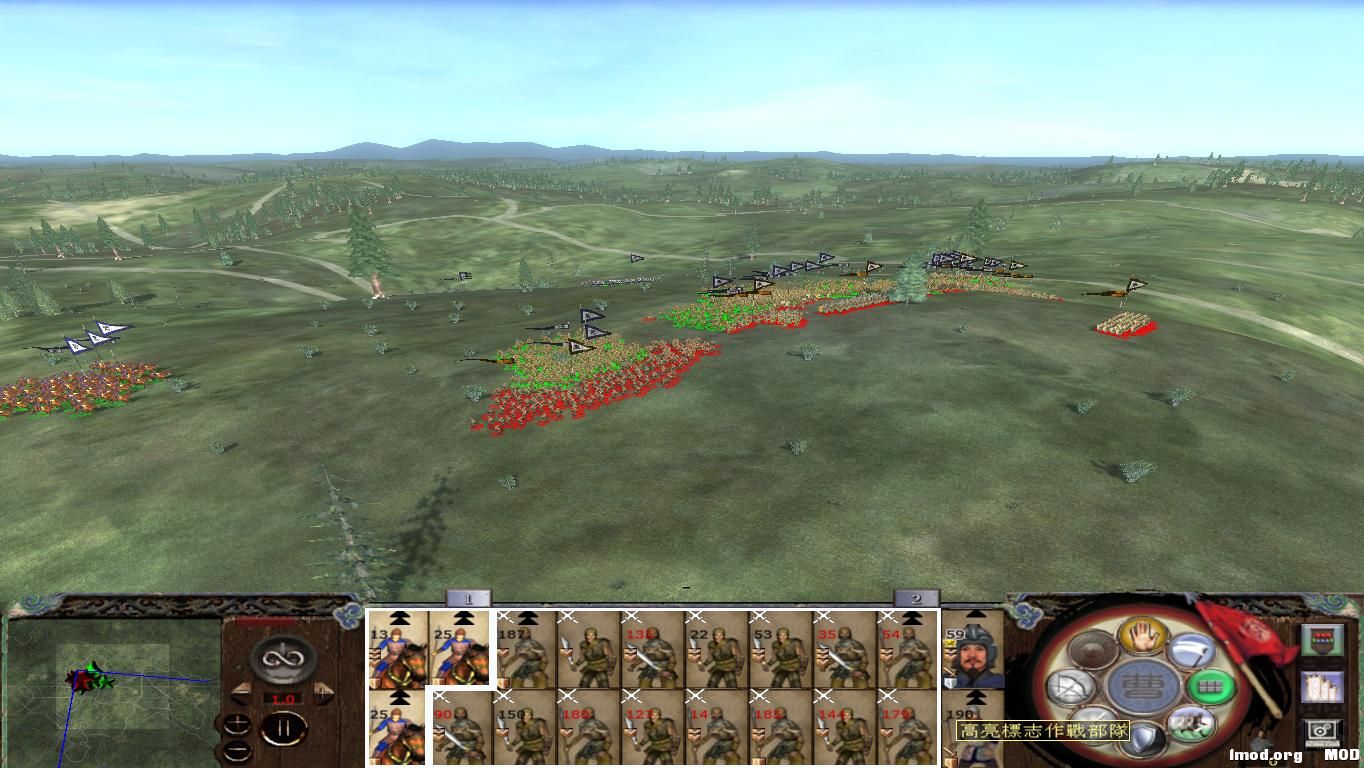Click the infinity unlimited-time icon
1364x768 pixels.
click(283, 659)
